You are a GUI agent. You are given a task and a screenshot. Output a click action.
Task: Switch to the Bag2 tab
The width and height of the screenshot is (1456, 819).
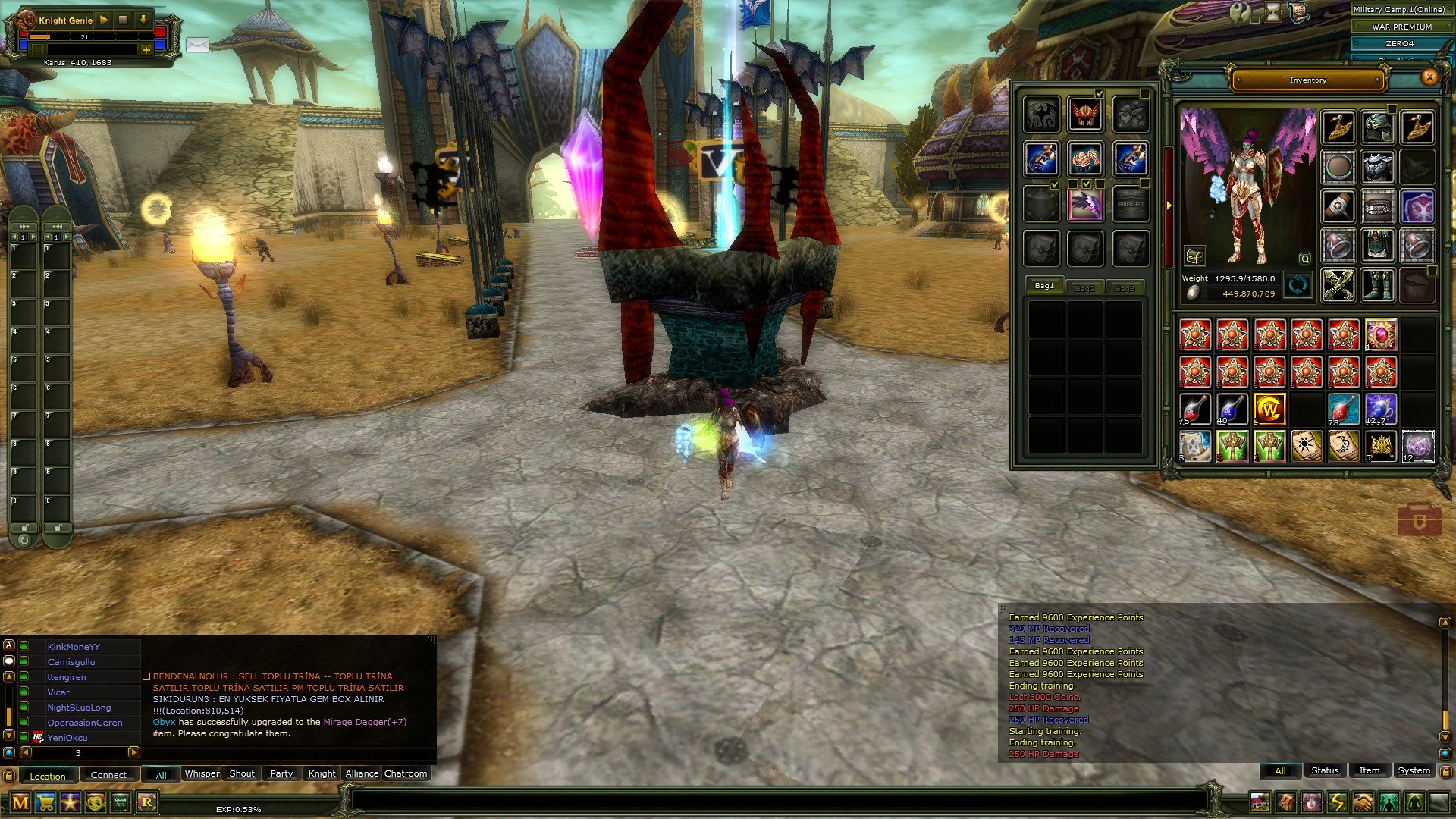1084,288
